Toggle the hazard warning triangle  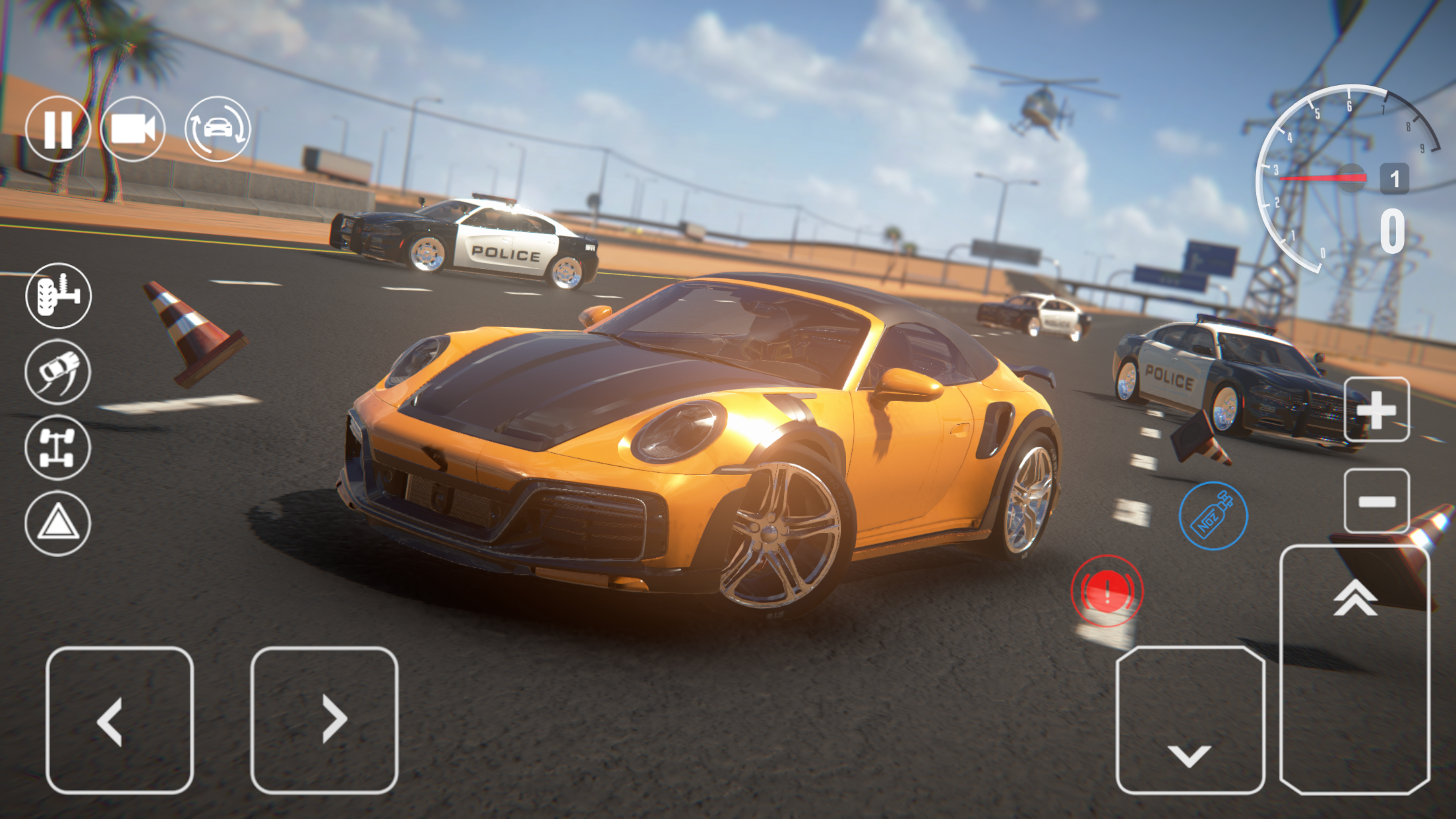point(58,523)
